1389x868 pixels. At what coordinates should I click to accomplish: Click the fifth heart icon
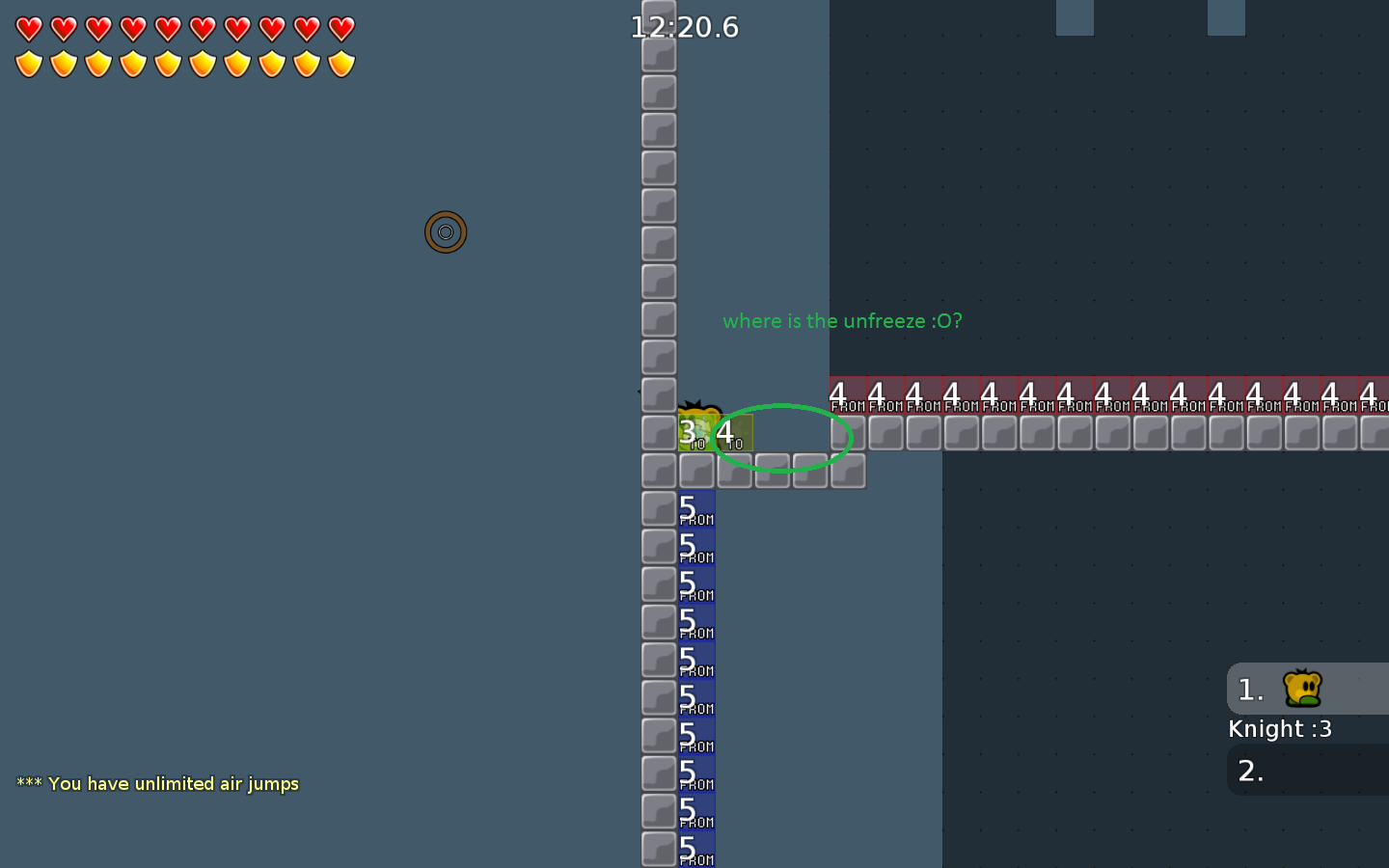point(167,29)
